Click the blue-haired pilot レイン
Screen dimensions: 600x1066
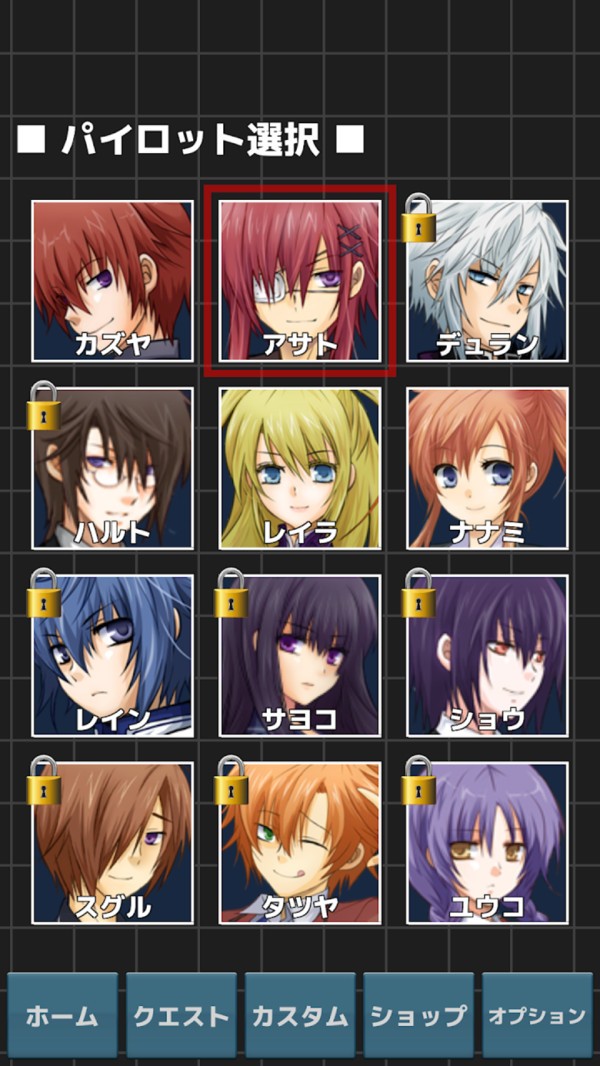112,655
